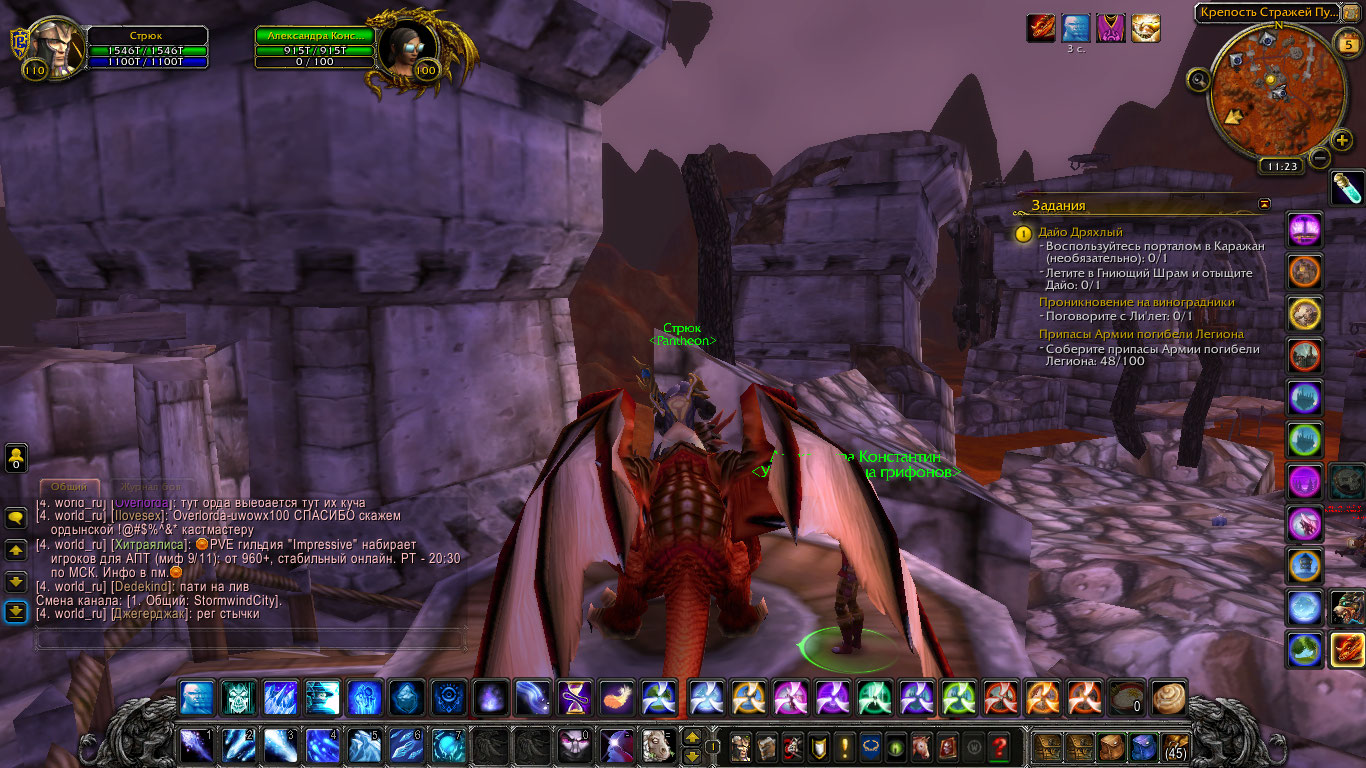Viewport: 1366px width, 768px height.
Task: Select the Дайо Дряхлый quest title
Action: coord(1080,232)
